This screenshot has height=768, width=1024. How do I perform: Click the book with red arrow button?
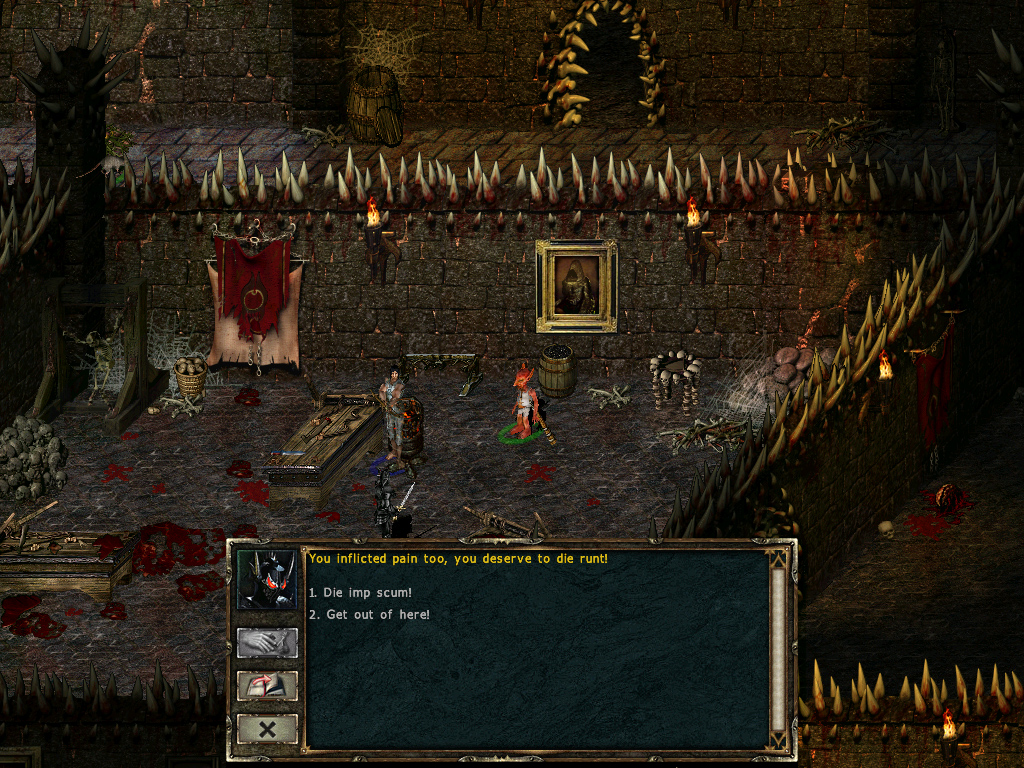[x=267, y=686]
